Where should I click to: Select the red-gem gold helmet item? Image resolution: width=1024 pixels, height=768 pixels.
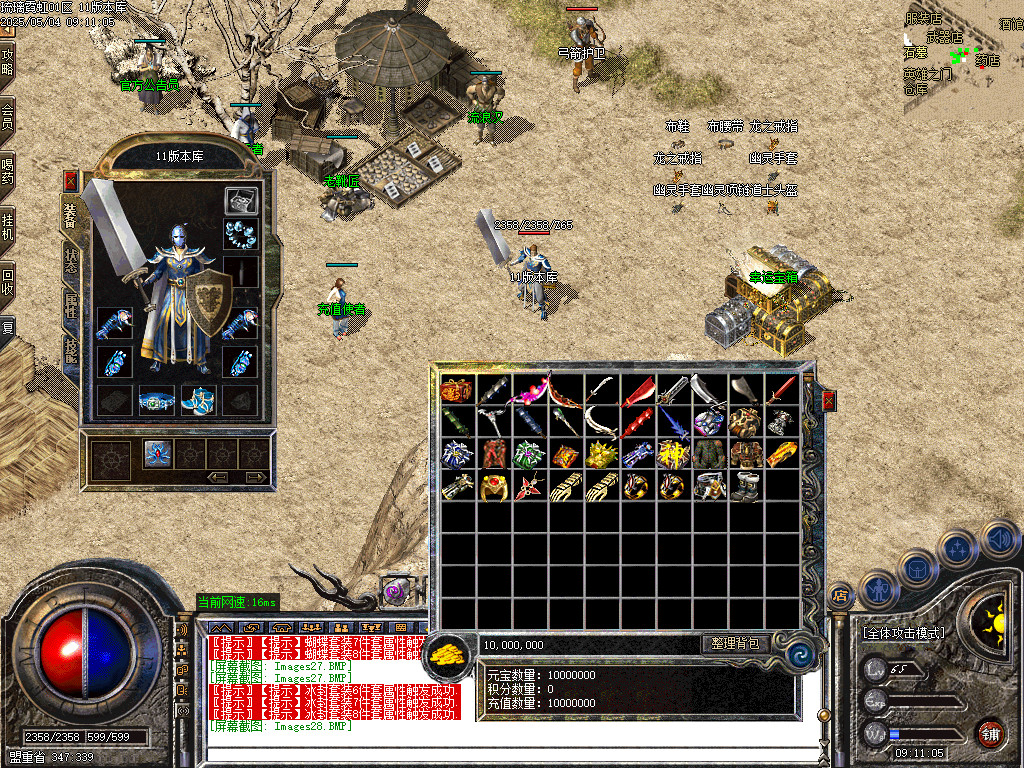493,487
